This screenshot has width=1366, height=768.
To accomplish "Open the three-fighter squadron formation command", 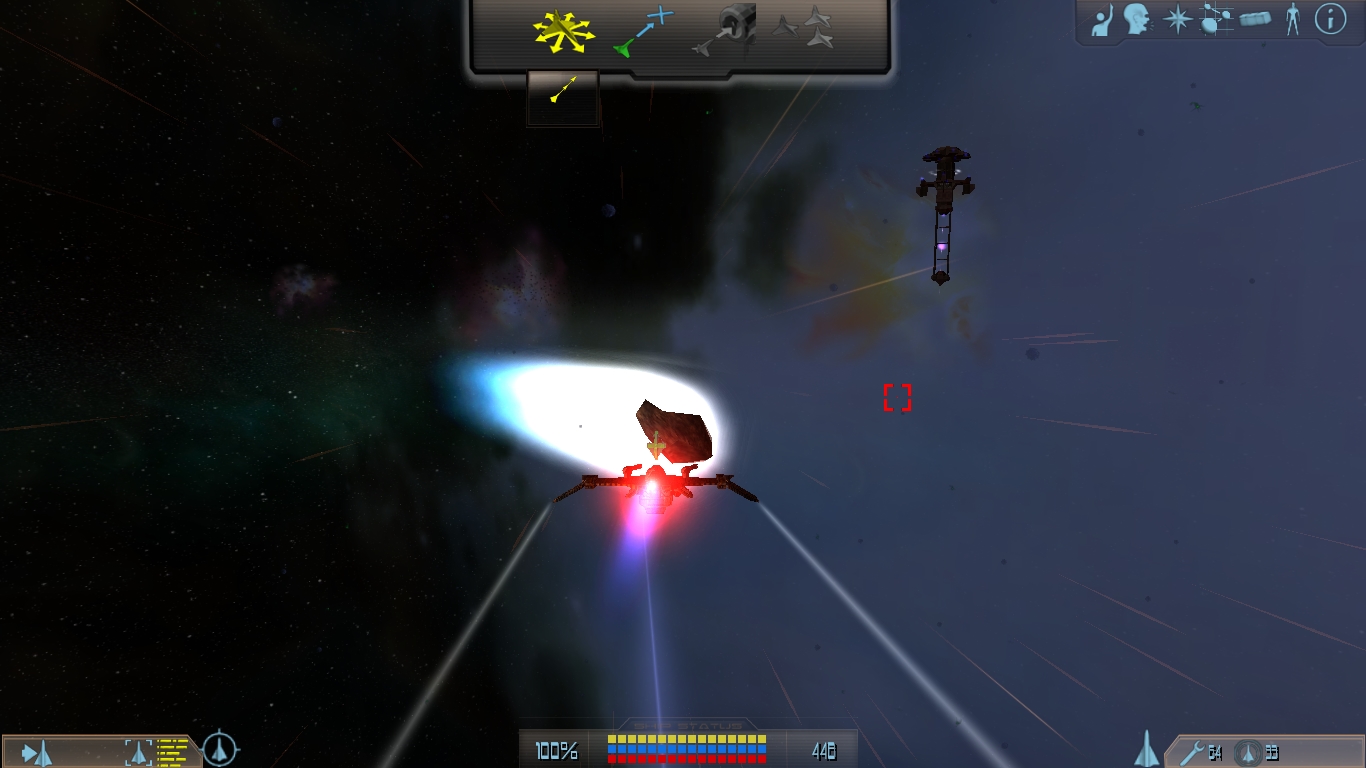I will (805, 28).
